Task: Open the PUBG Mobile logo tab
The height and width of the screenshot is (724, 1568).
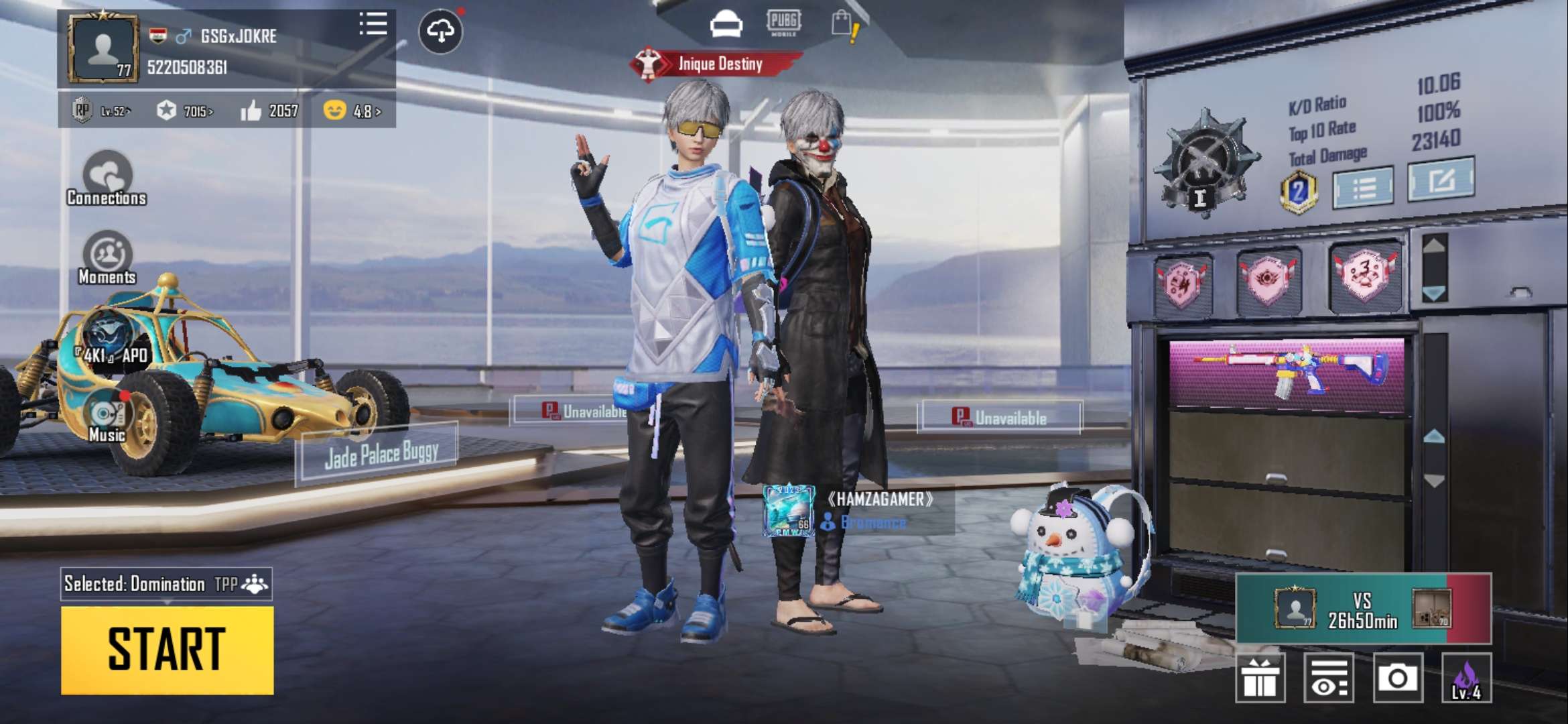Action: point(783,23)
